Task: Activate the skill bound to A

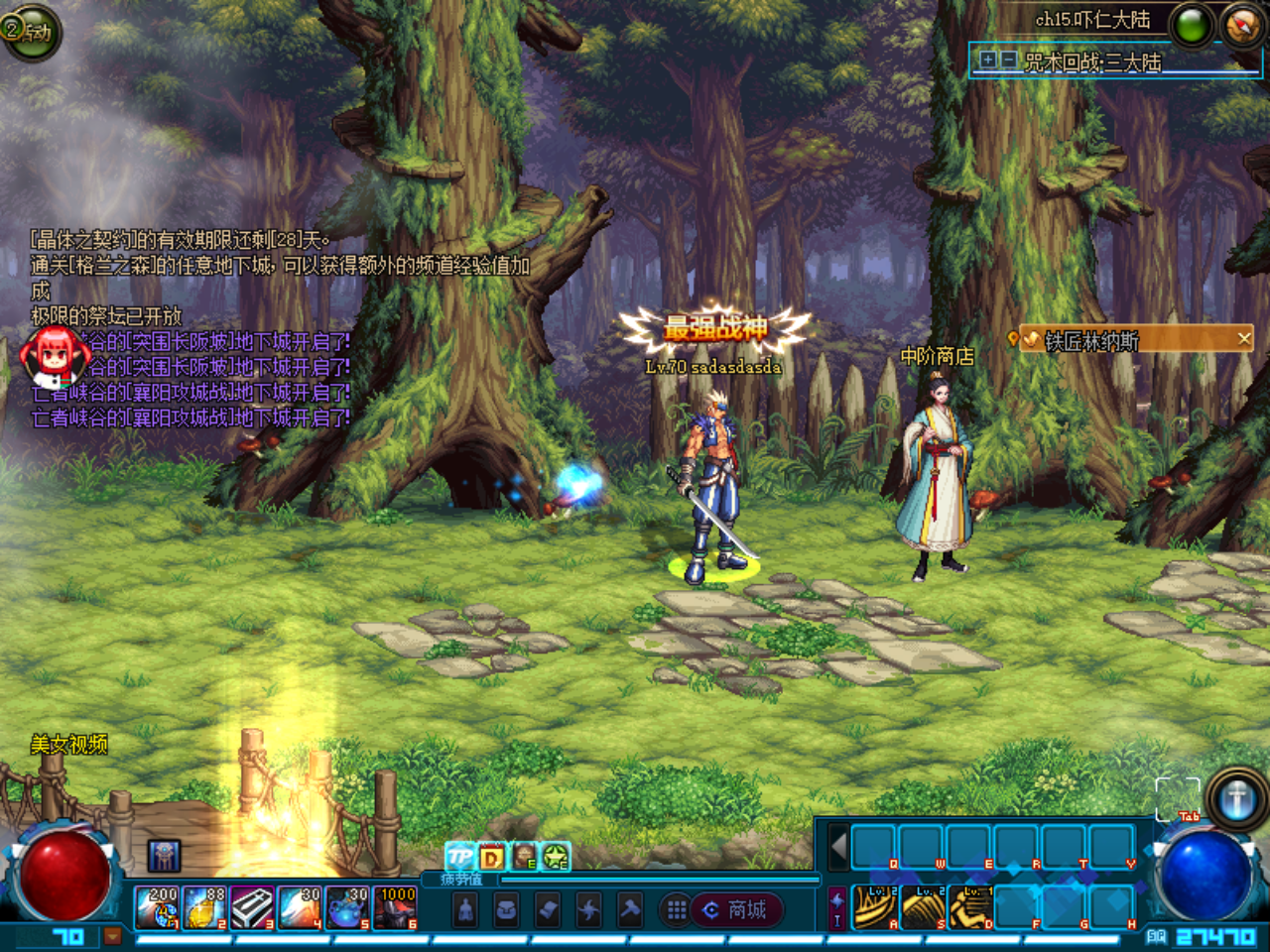Action: (876, 907)
